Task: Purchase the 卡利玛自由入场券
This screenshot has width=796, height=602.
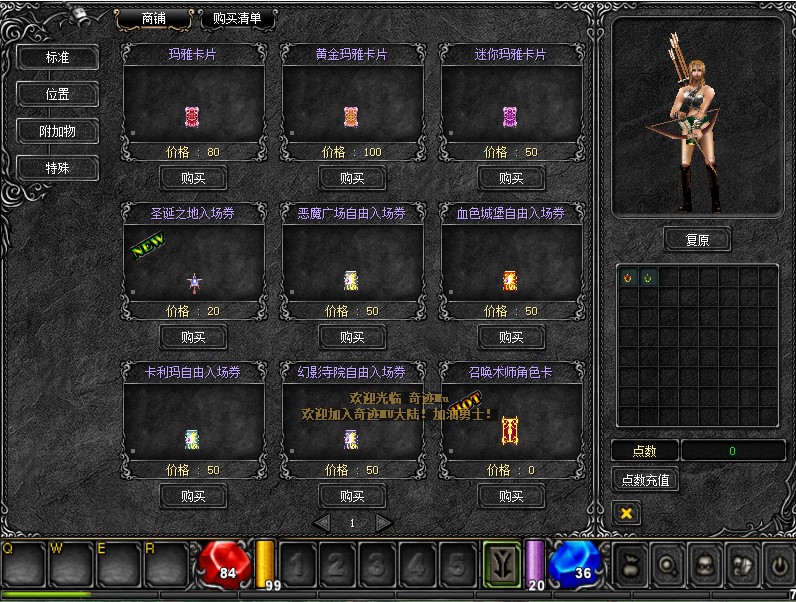Action: coord(193,495)
